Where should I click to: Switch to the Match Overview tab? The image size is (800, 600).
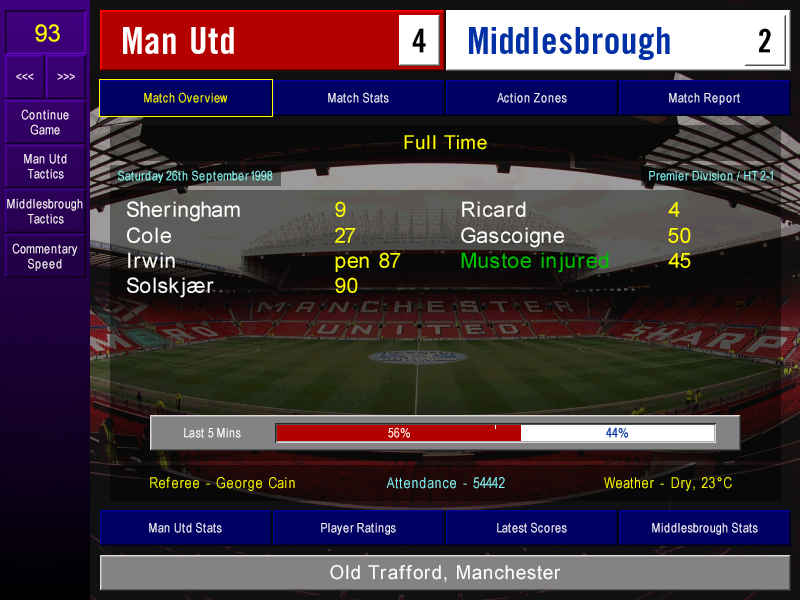click(185, 98)
